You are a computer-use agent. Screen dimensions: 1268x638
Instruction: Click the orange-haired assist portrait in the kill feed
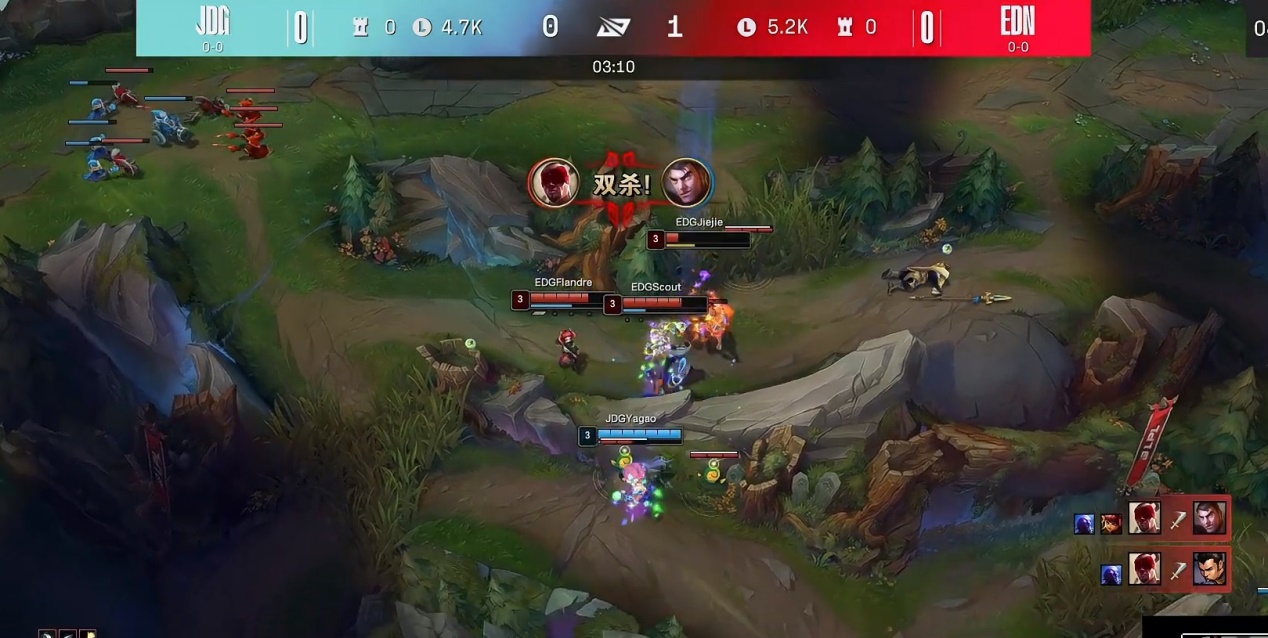pyautogui.click(x=1110, y=523)
